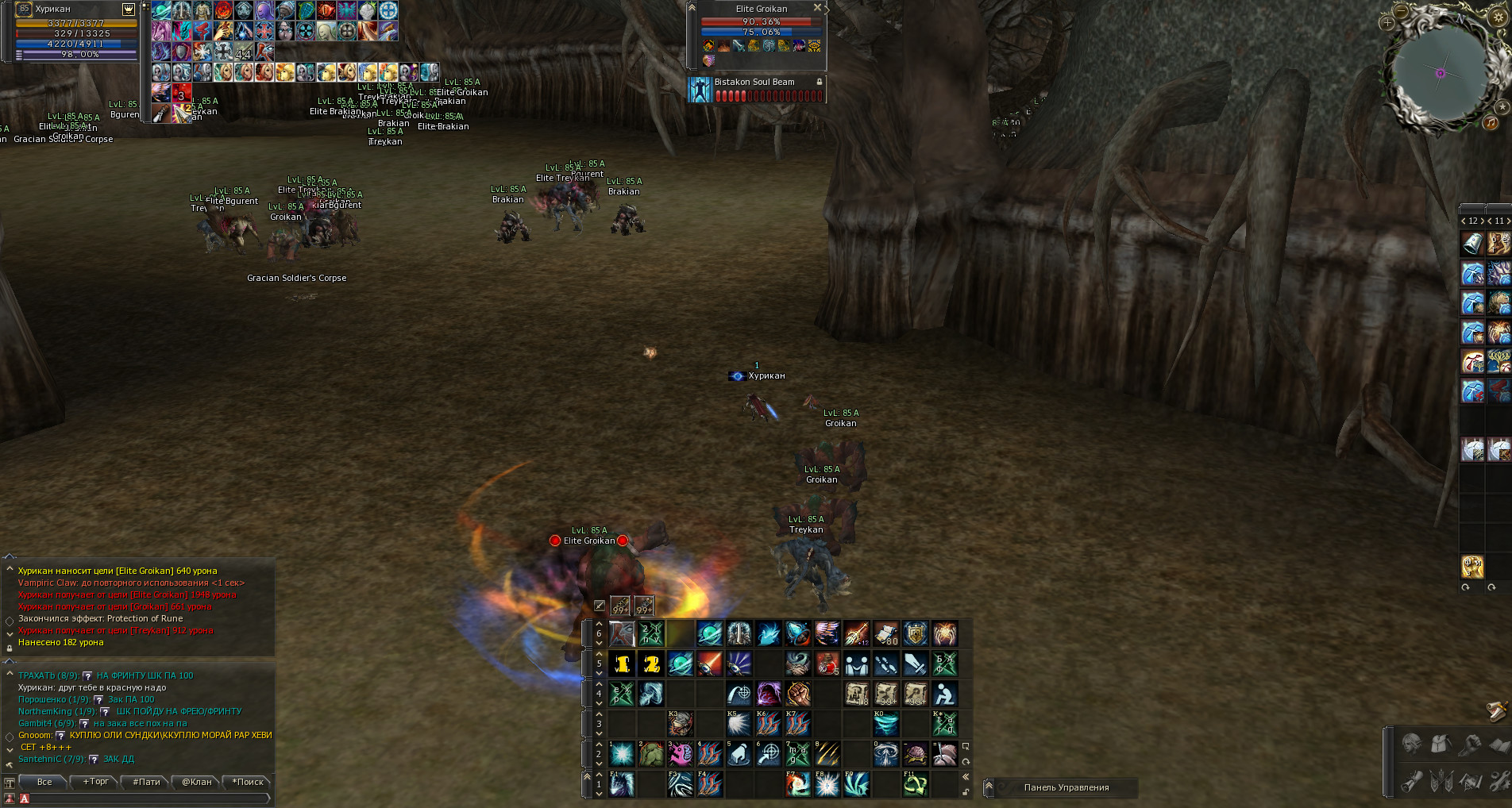Image resolution: width=1512 pixels, height=808 pixels.
Task: Activate the K0 tornado skill in row 3
Action: click(x=887, y=724)
